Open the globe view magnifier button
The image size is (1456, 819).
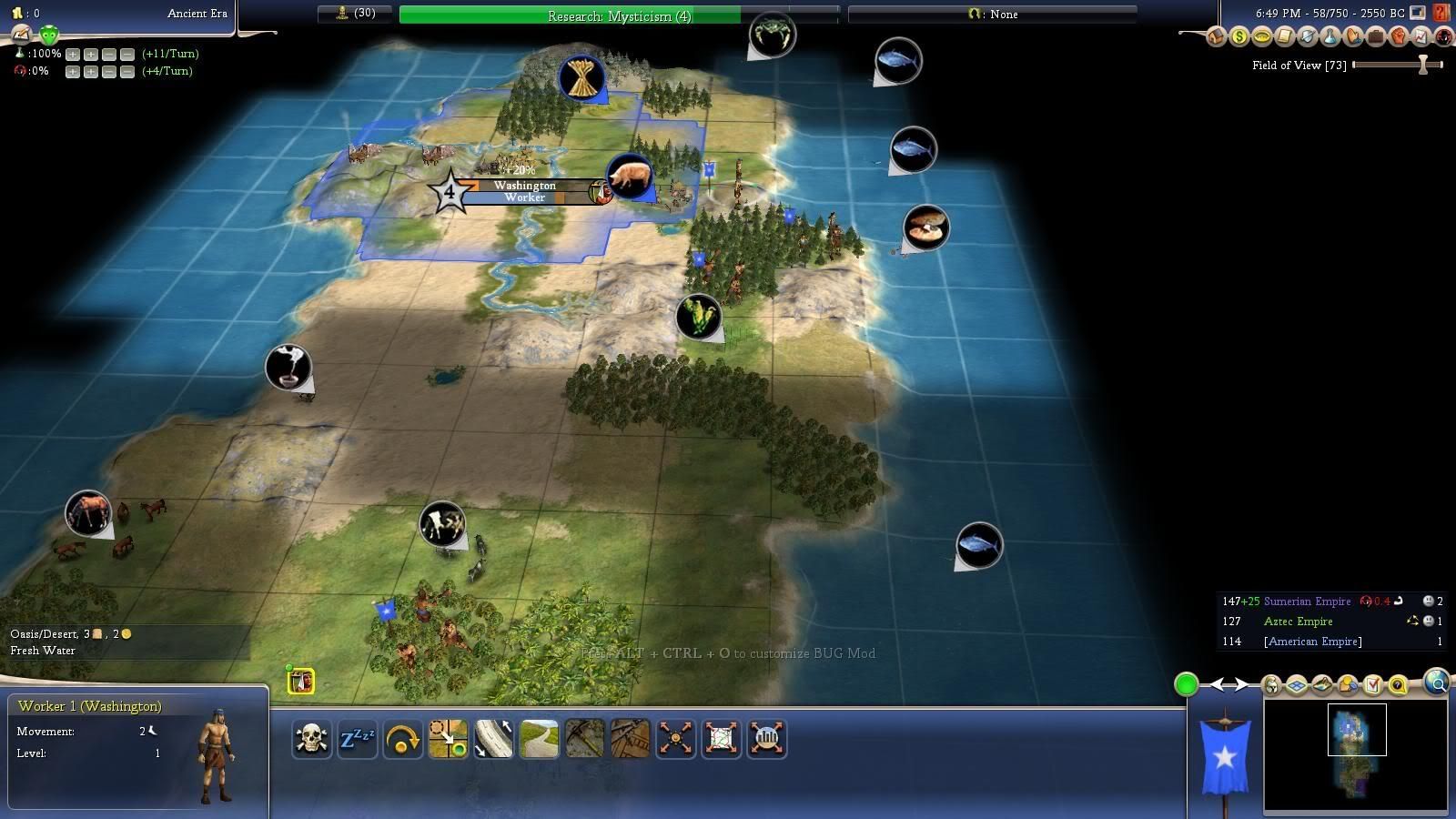[x=1437, y=682]
